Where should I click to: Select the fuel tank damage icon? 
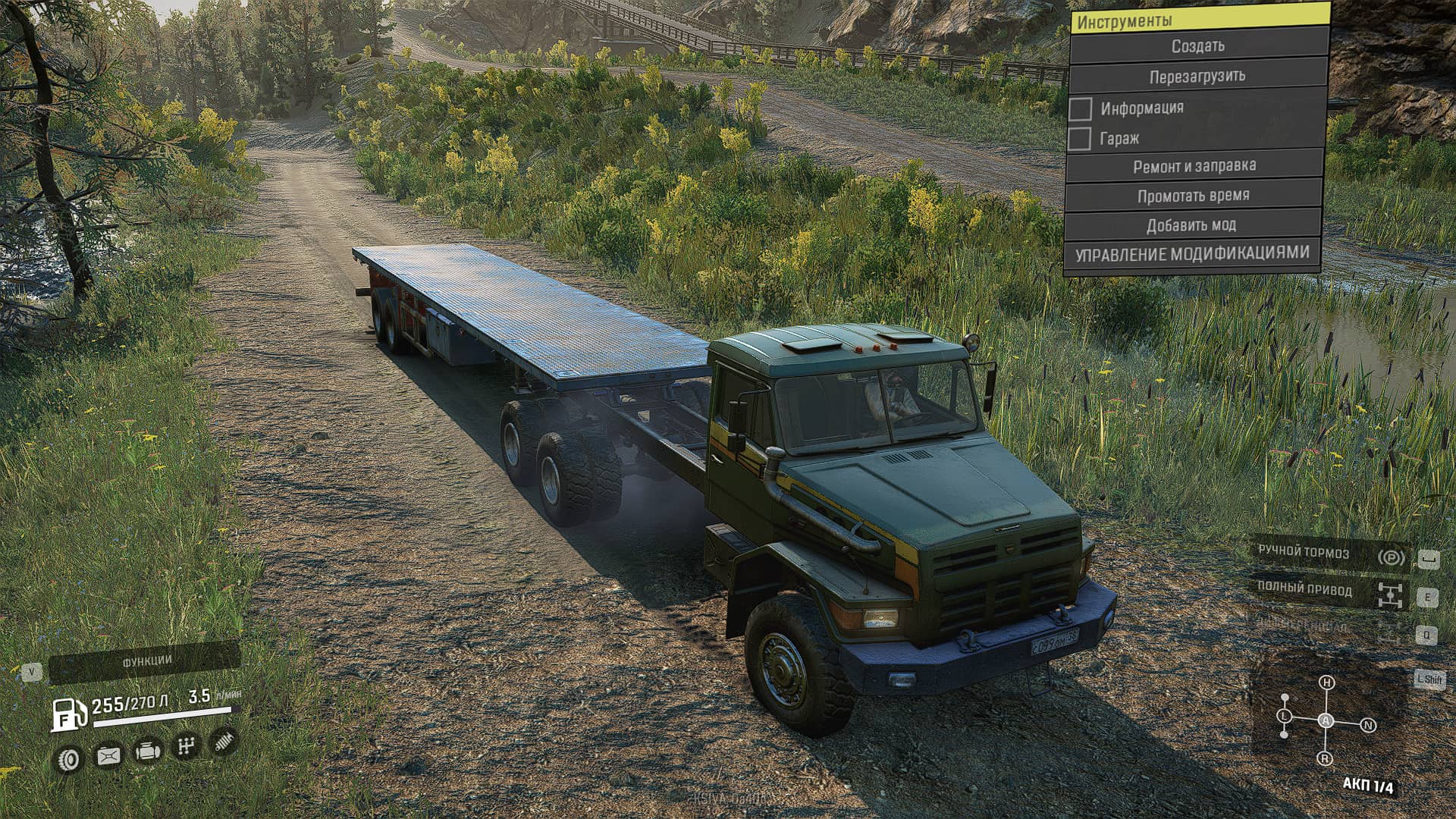108,755
